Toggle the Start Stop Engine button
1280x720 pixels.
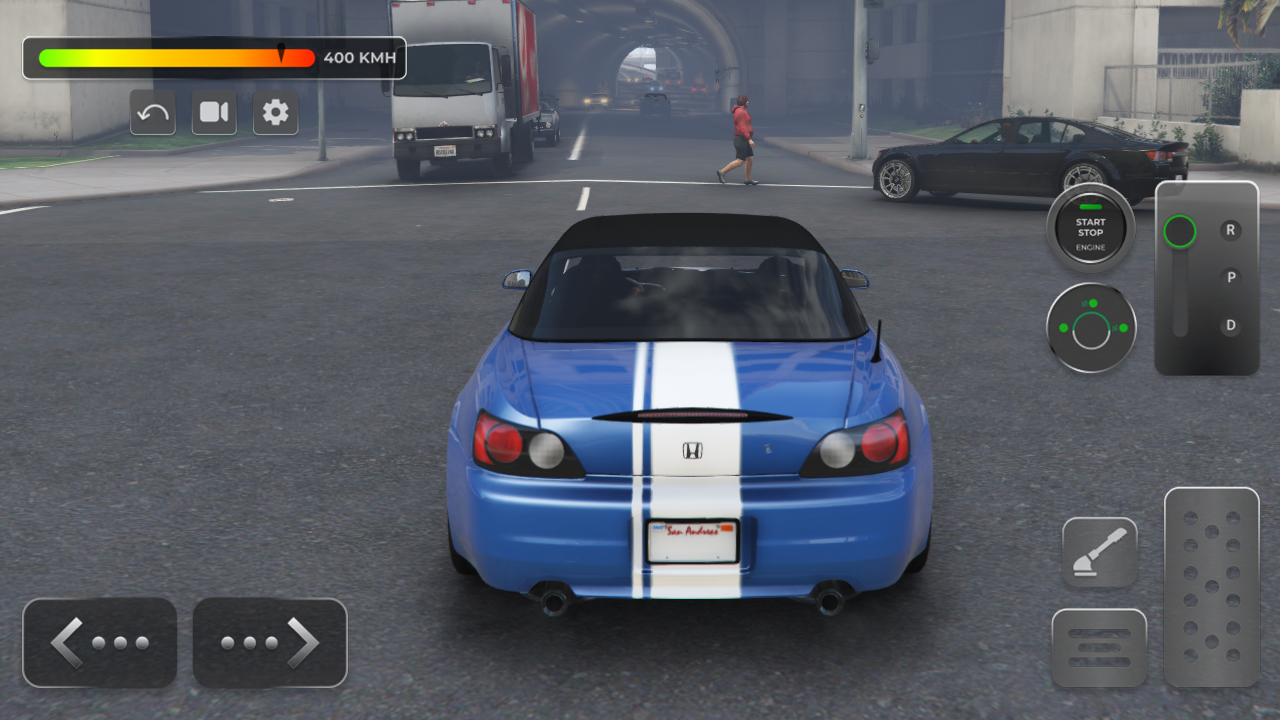[x=1090, y=229]
